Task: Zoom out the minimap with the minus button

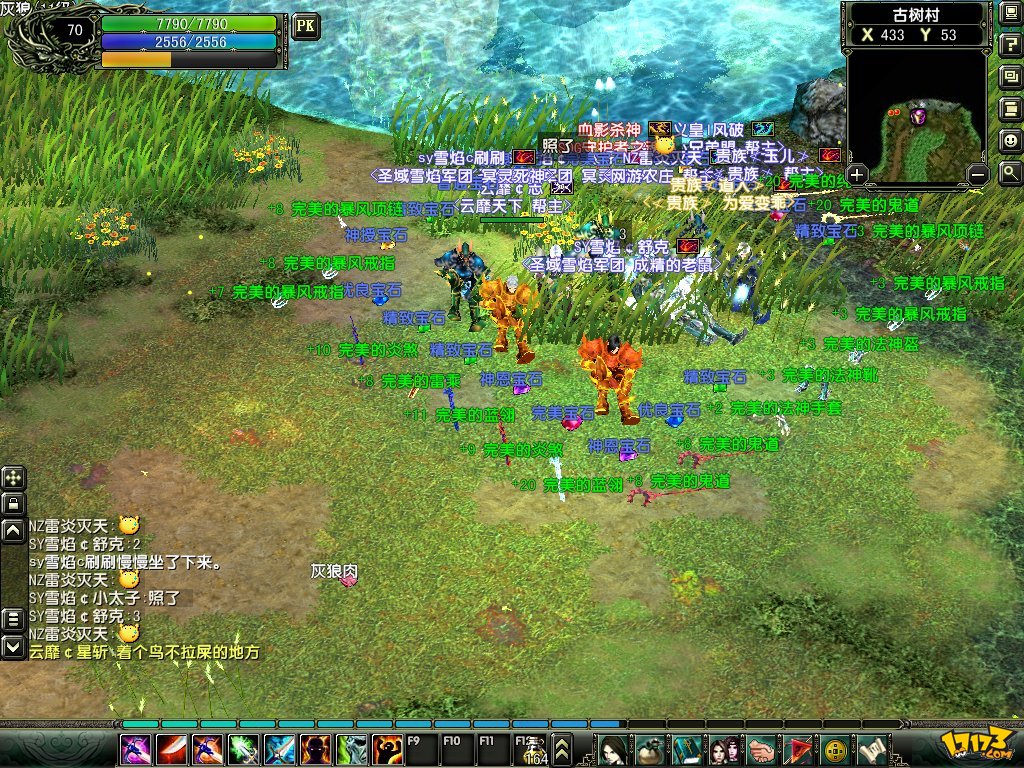Action: pos(979,175)
